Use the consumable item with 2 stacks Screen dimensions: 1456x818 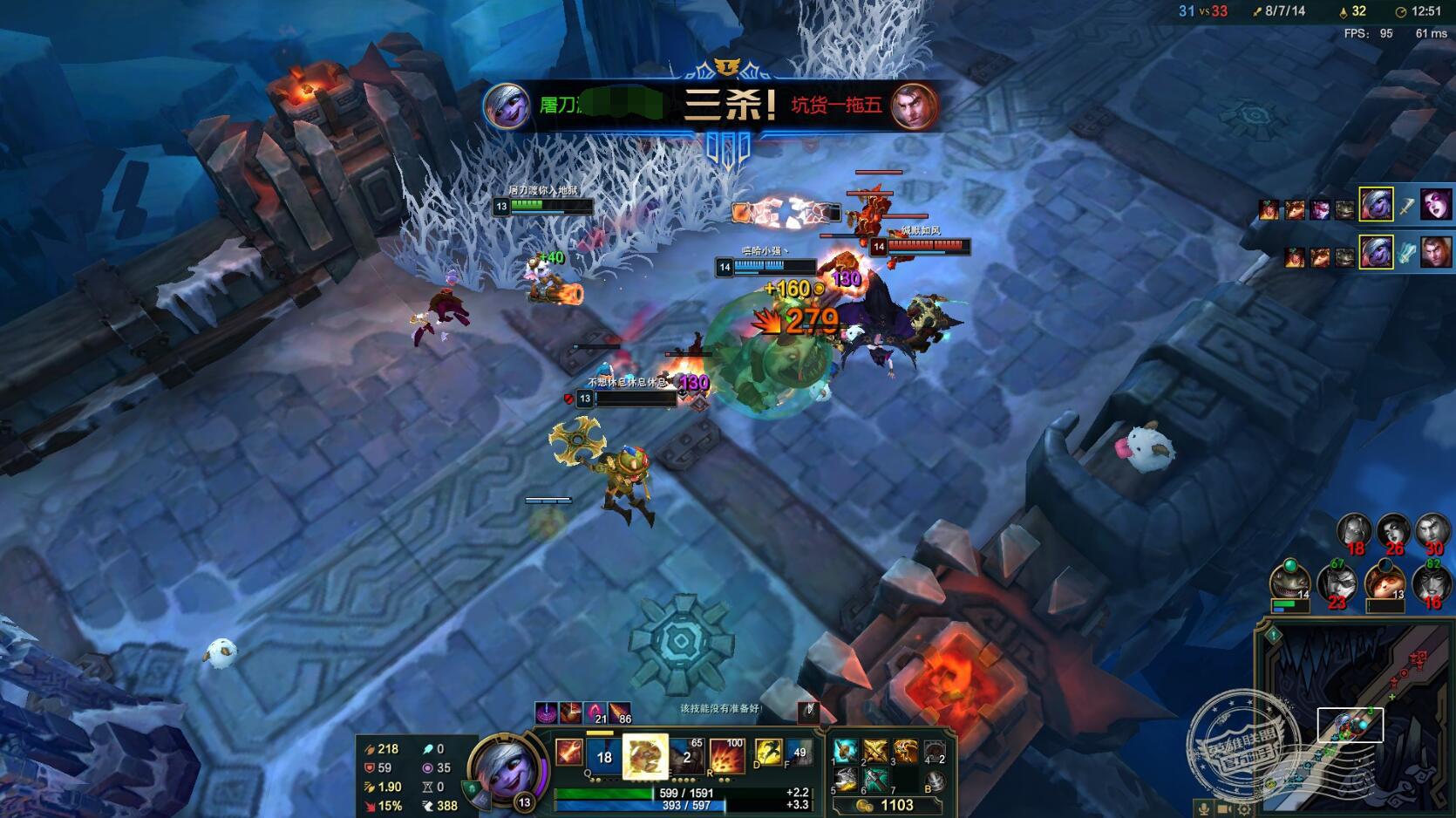point(935,751)
